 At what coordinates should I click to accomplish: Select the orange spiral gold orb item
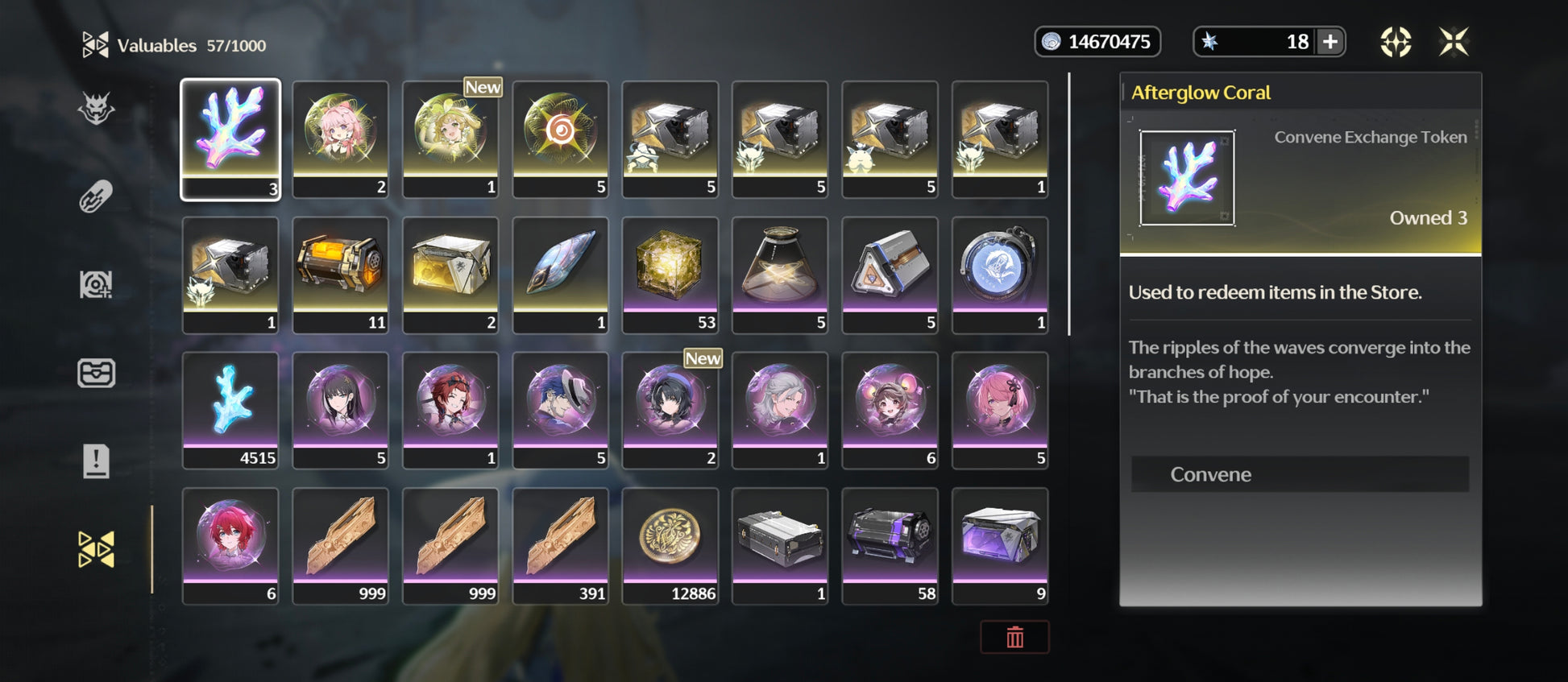560,138
